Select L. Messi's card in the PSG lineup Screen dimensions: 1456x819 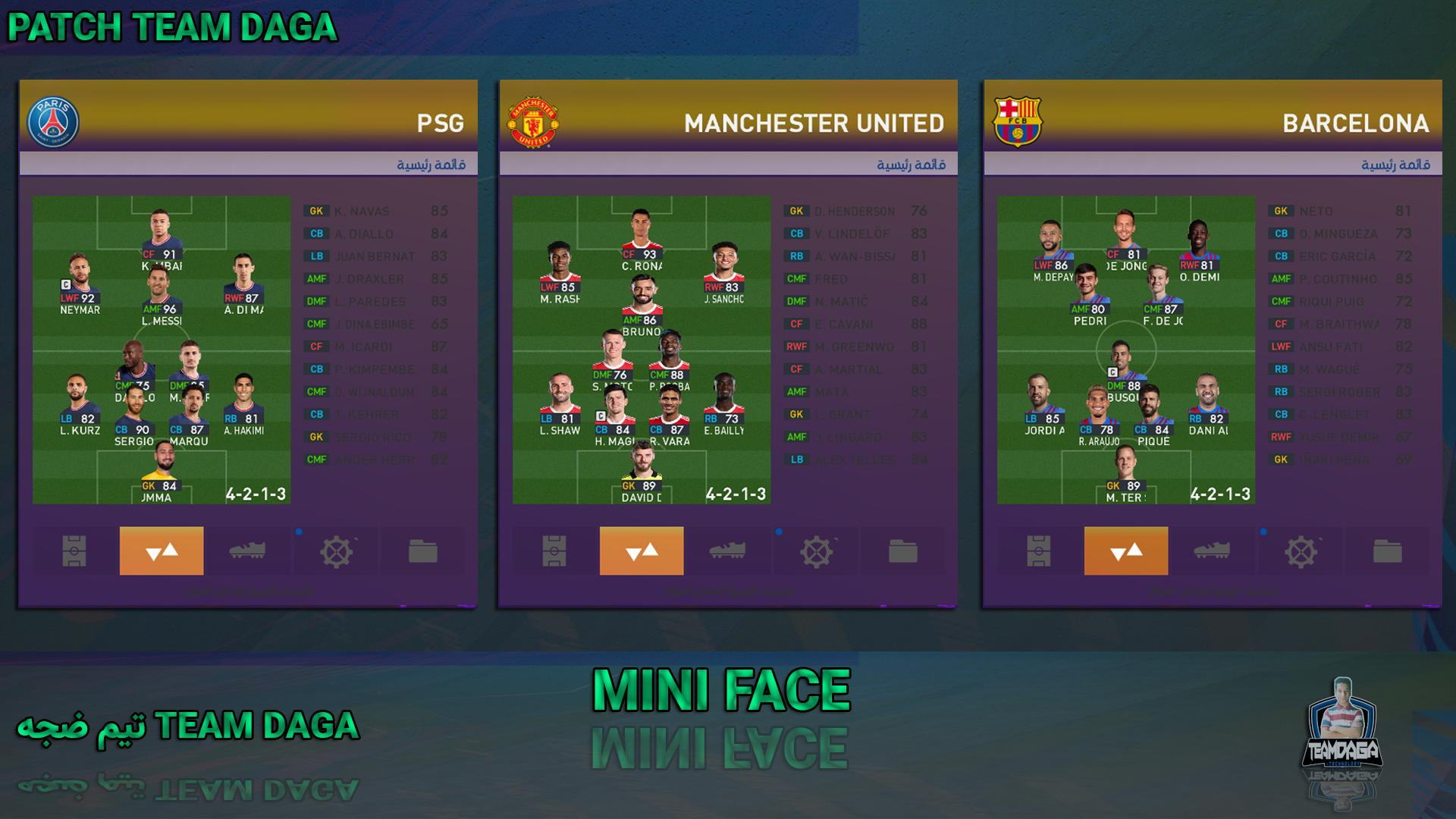[161, 296]
